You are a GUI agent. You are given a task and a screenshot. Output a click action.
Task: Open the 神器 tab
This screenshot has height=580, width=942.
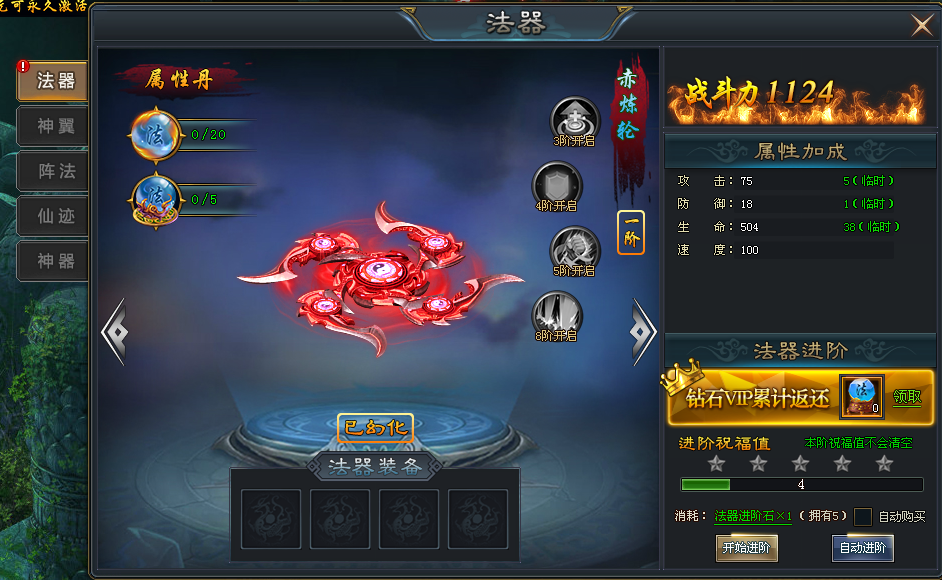point(53,261)
